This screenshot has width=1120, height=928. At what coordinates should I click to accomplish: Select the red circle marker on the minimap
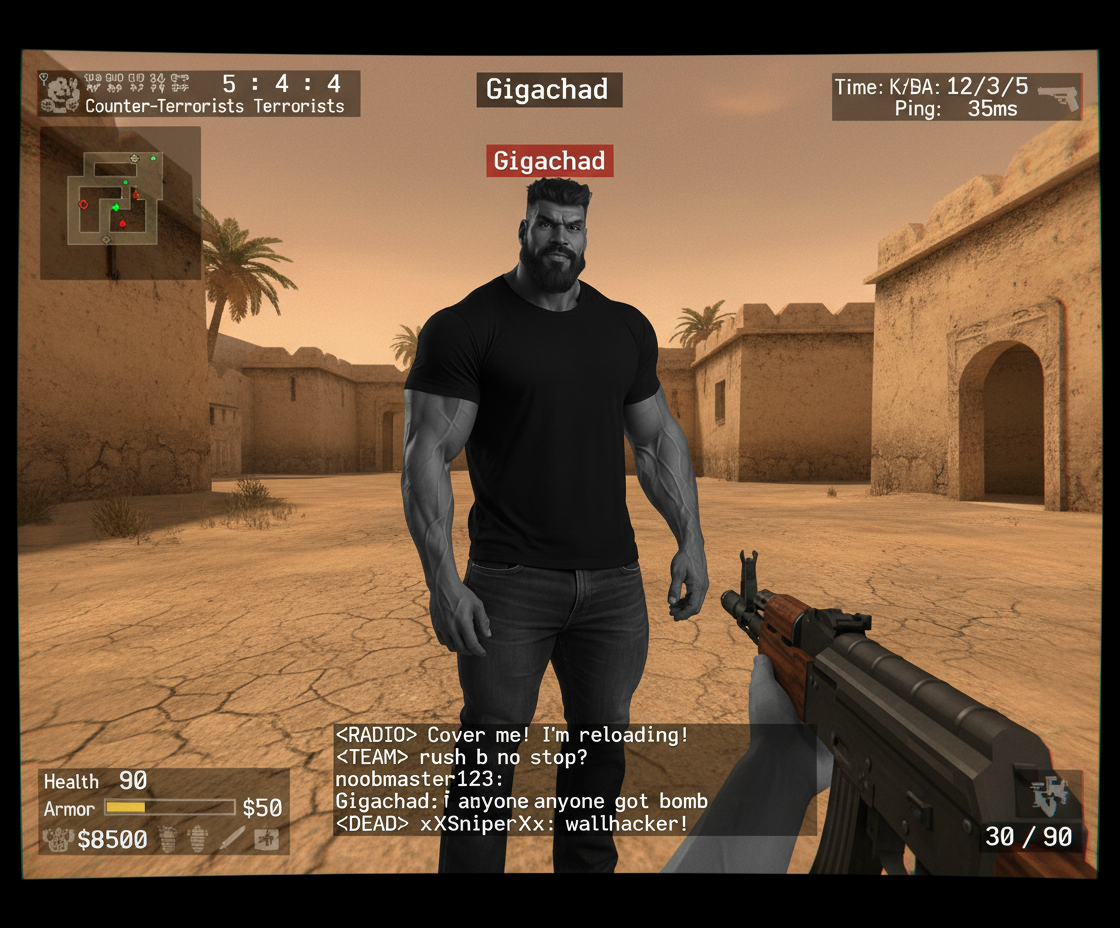point(84,204)
